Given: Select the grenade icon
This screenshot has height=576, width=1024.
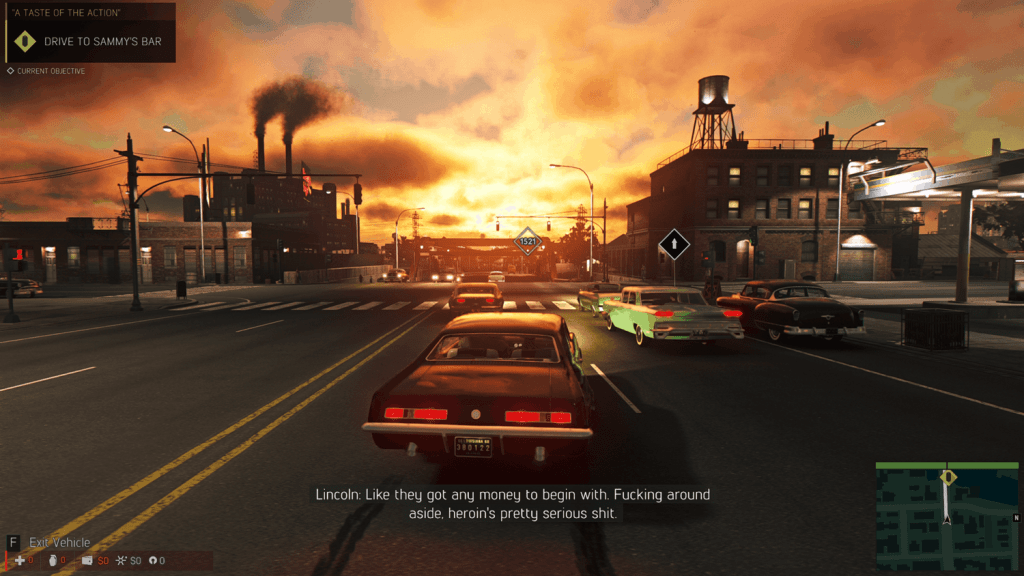Looking at the screenshot, I should 49,561.
